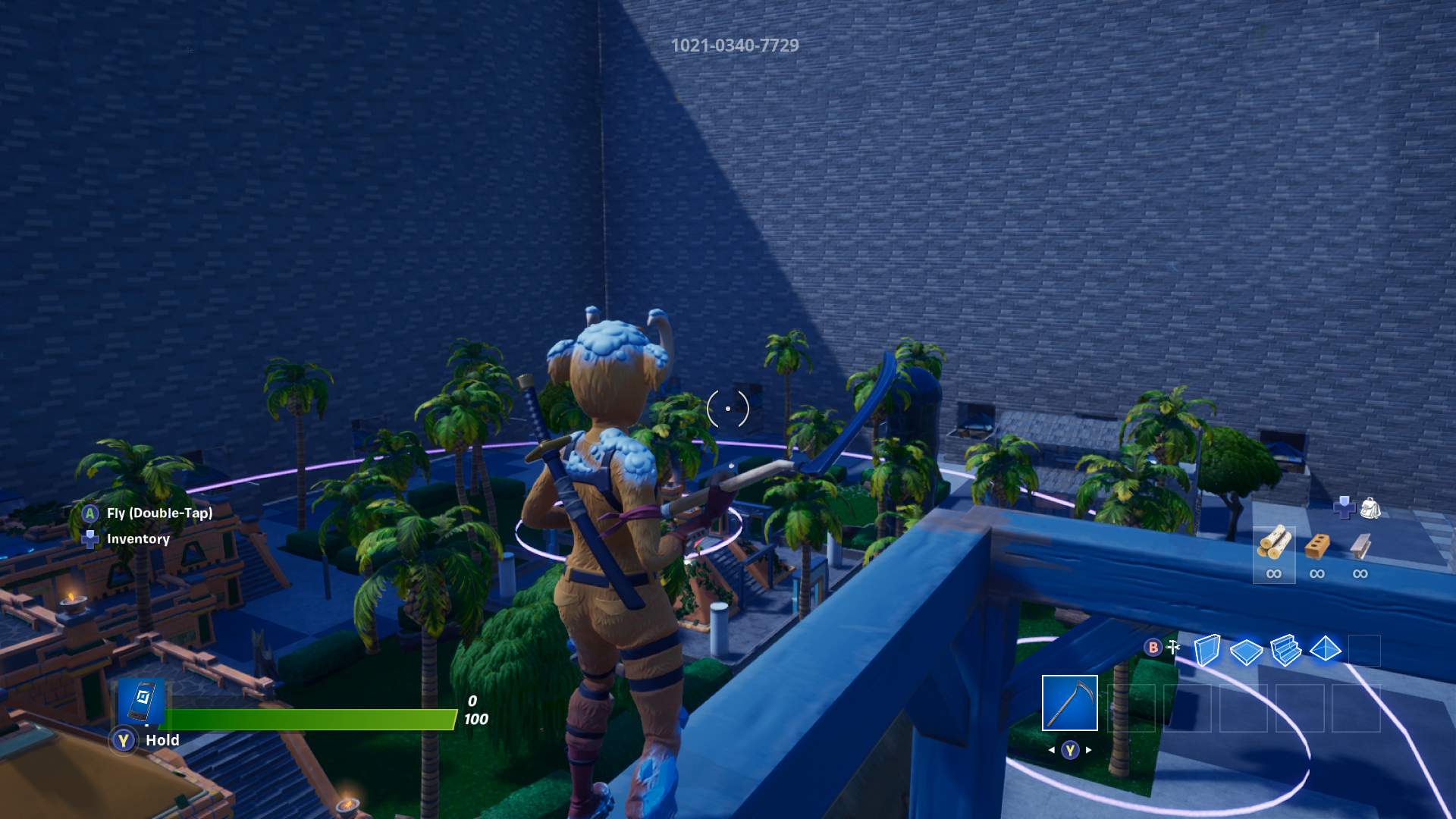Click the B button prompt circle
Viewport: 1456px width, 819px height.
coord(1152,647)
